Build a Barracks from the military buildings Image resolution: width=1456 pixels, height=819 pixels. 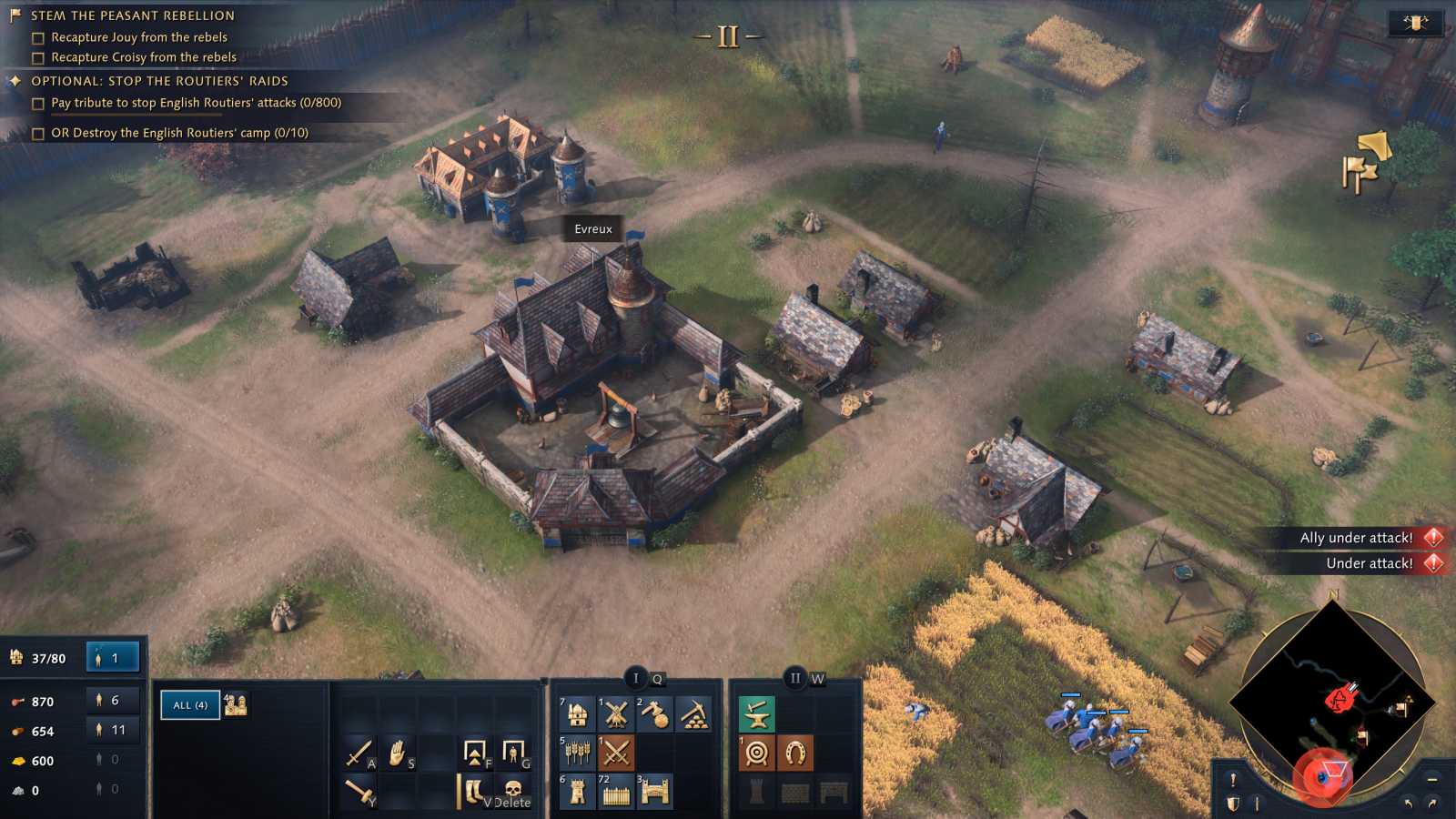point(616,752)
